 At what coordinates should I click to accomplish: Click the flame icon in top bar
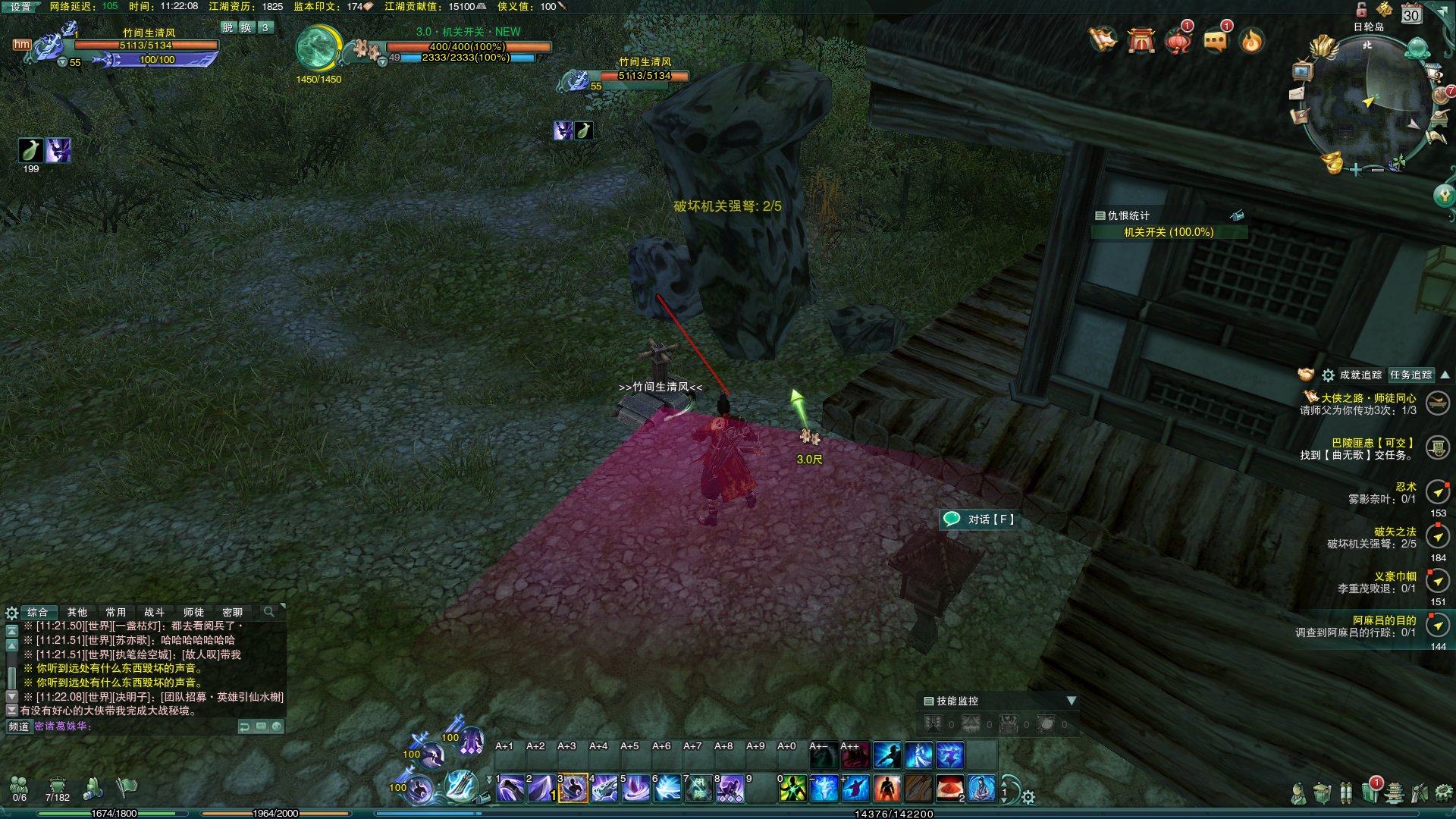coord(1251,39)
